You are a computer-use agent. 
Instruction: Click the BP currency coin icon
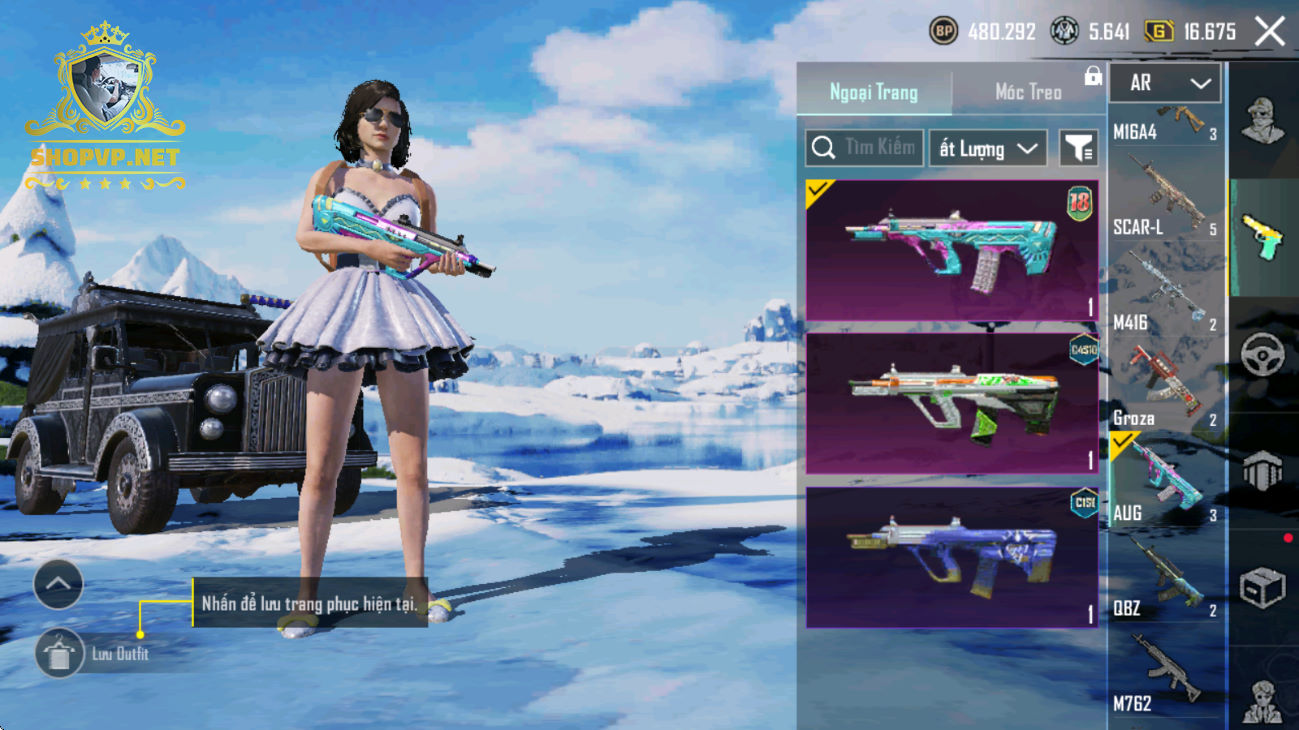(x=943, y=32)
